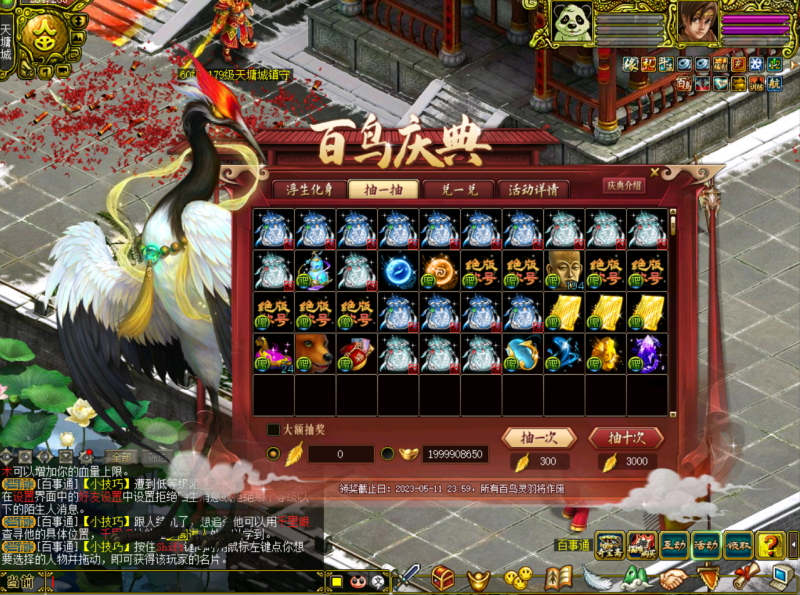Switch to the 浮生化身 tab
800x595 pixels.
307,188
